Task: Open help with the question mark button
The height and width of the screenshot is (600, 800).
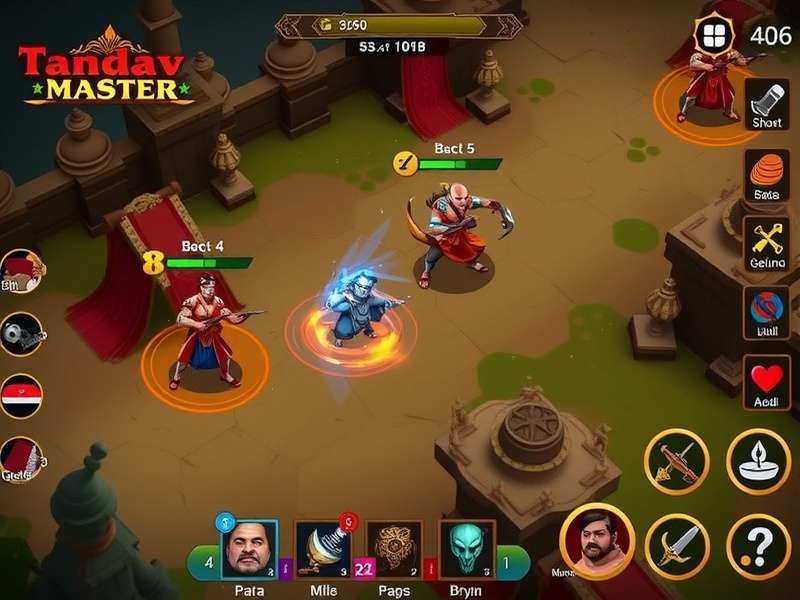Action: [x=758, y=546]
